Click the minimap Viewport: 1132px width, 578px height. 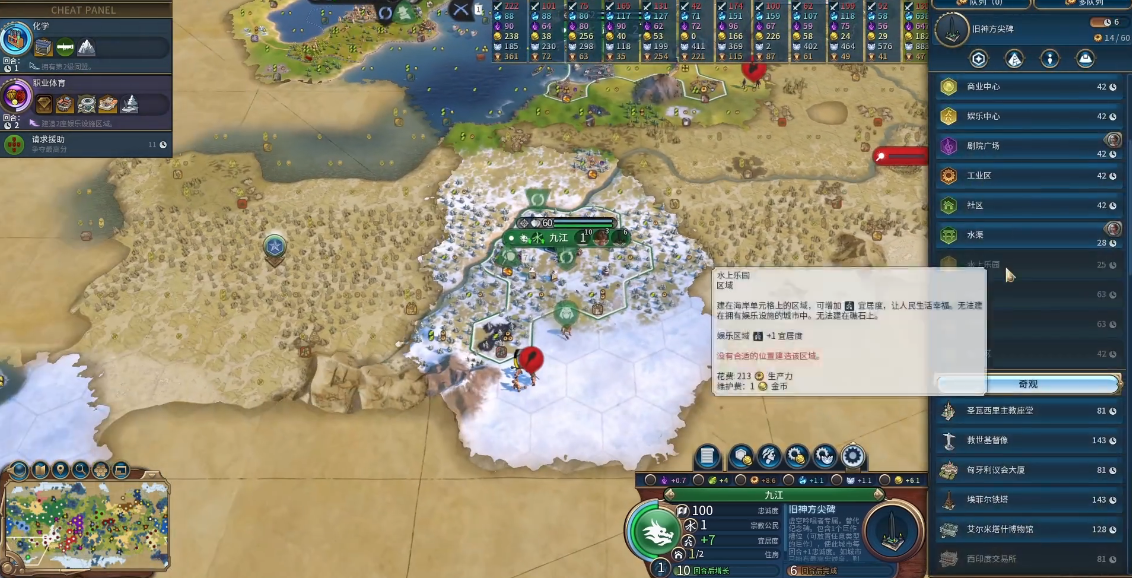pyautogui.click(x=86, y=525)
